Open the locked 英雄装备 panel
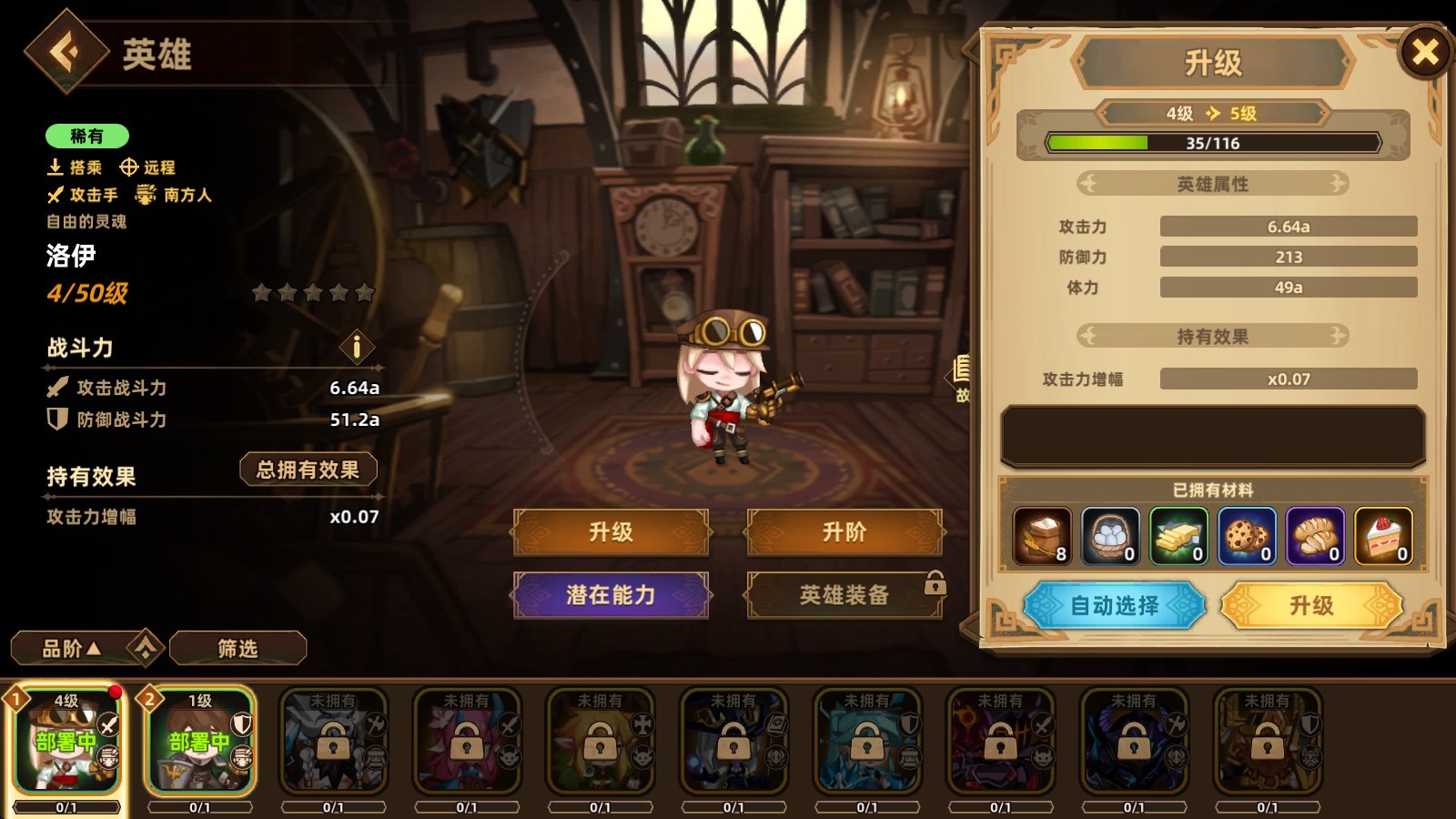1456x819 pixels. pyautogui.click(x=844, y=596)
